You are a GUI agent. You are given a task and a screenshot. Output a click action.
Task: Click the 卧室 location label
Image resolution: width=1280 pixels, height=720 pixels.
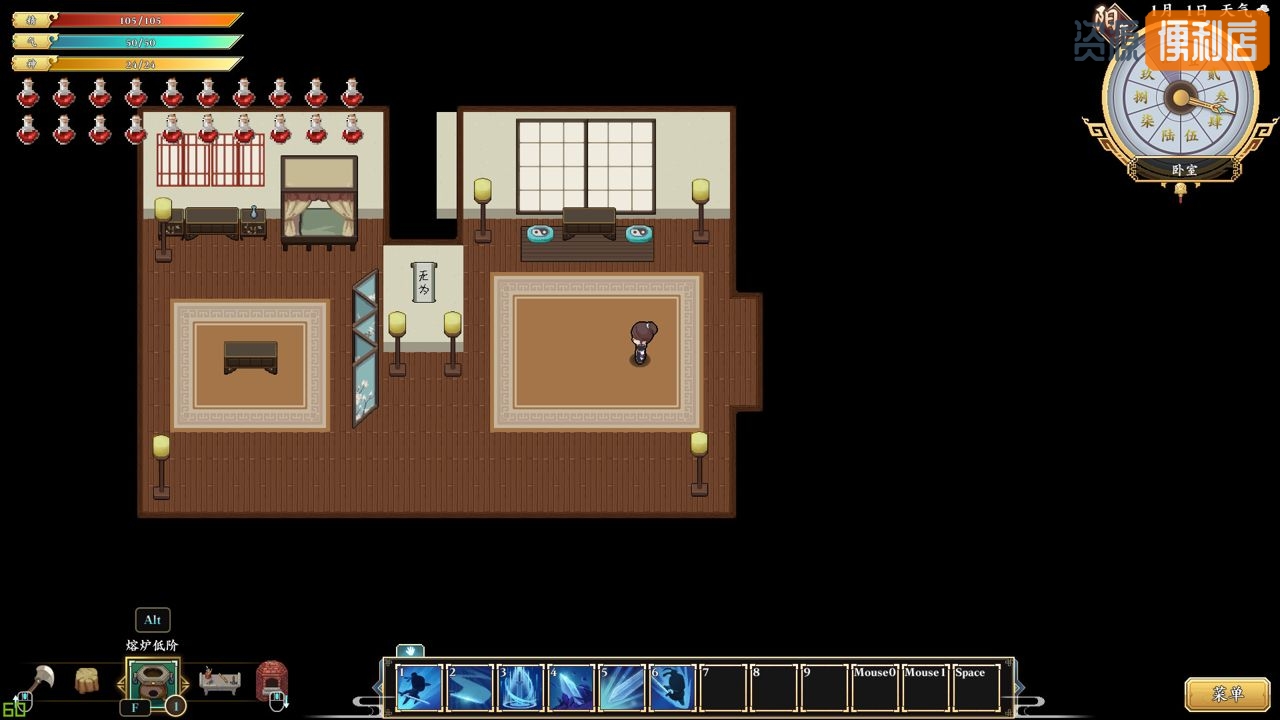coord(1184,170)
